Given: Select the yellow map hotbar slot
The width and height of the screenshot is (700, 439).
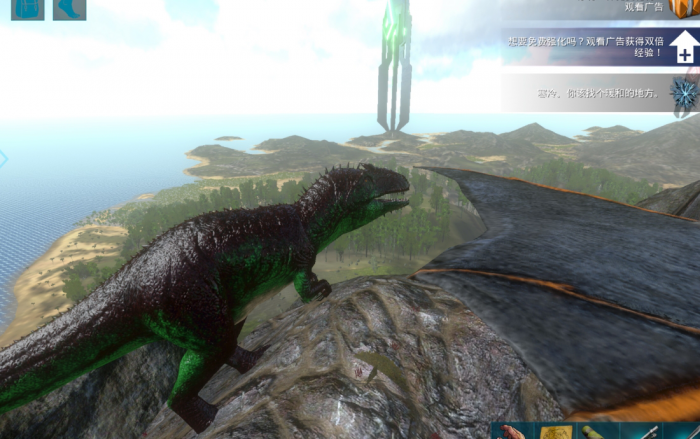Looking at the screenshot, I should tap(556, 432).
